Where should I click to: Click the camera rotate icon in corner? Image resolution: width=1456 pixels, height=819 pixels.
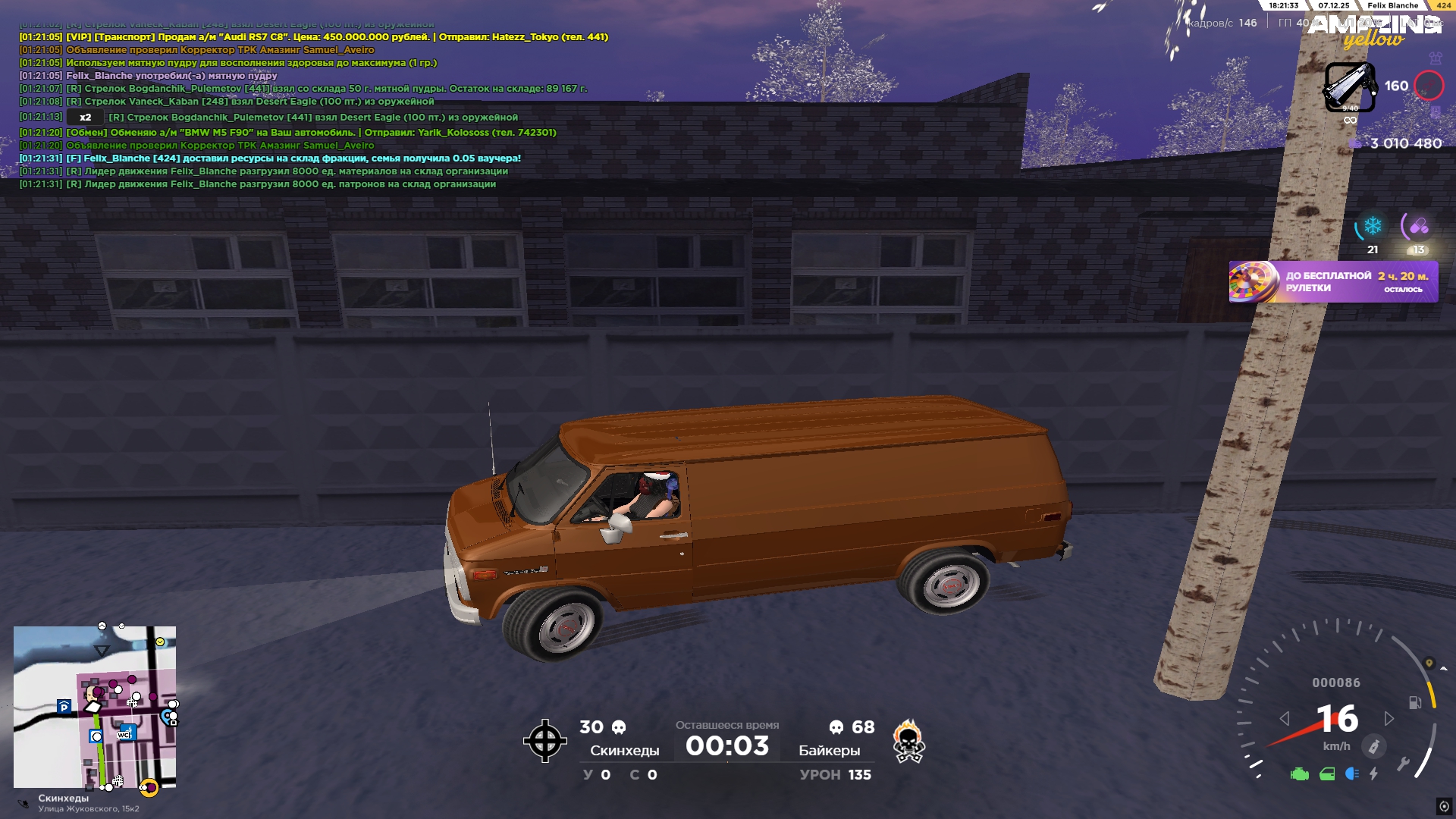(x=1444, y=806)
